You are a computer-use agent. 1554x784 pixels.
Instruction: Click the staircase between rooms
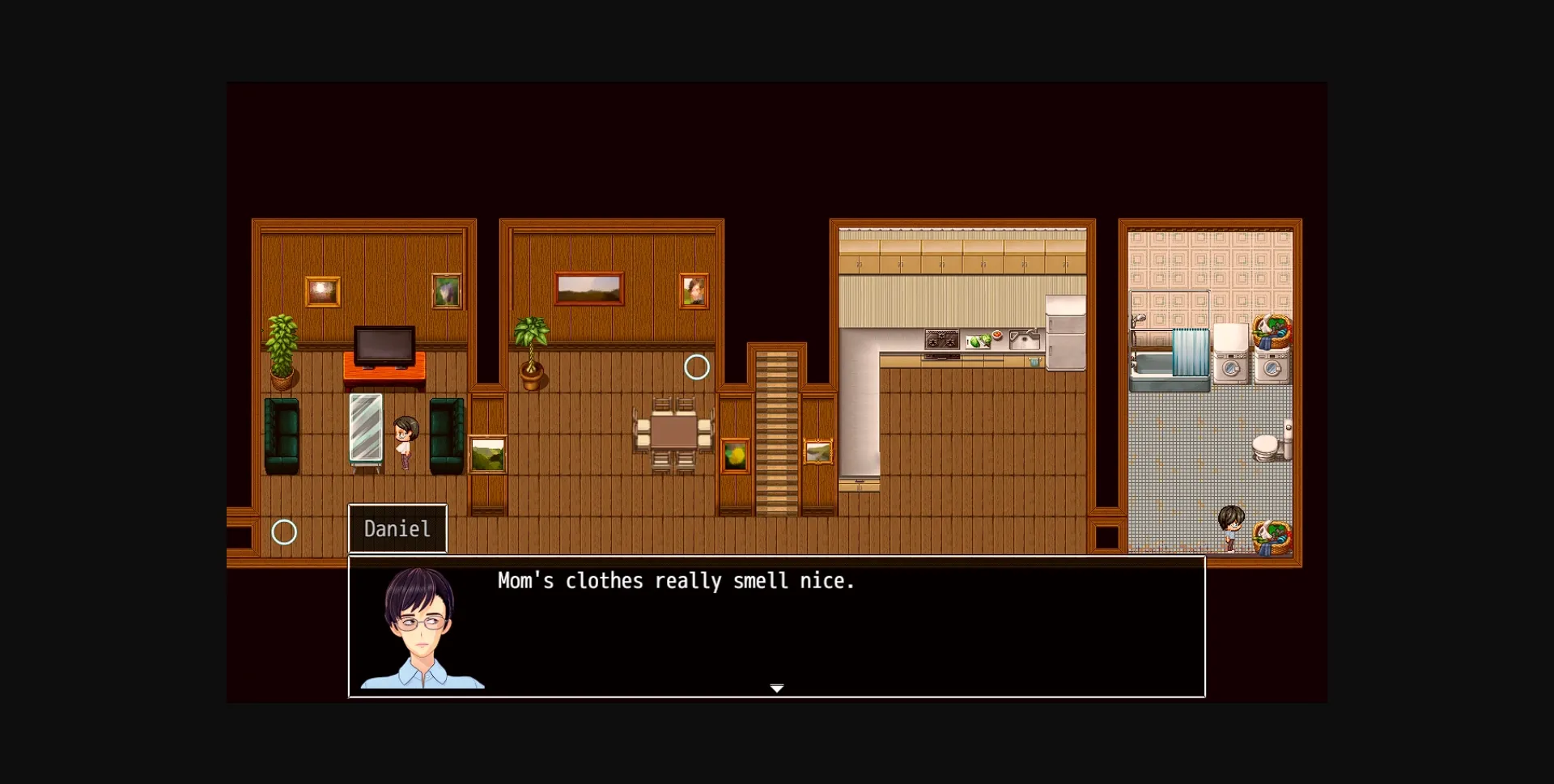coord(779,429)
